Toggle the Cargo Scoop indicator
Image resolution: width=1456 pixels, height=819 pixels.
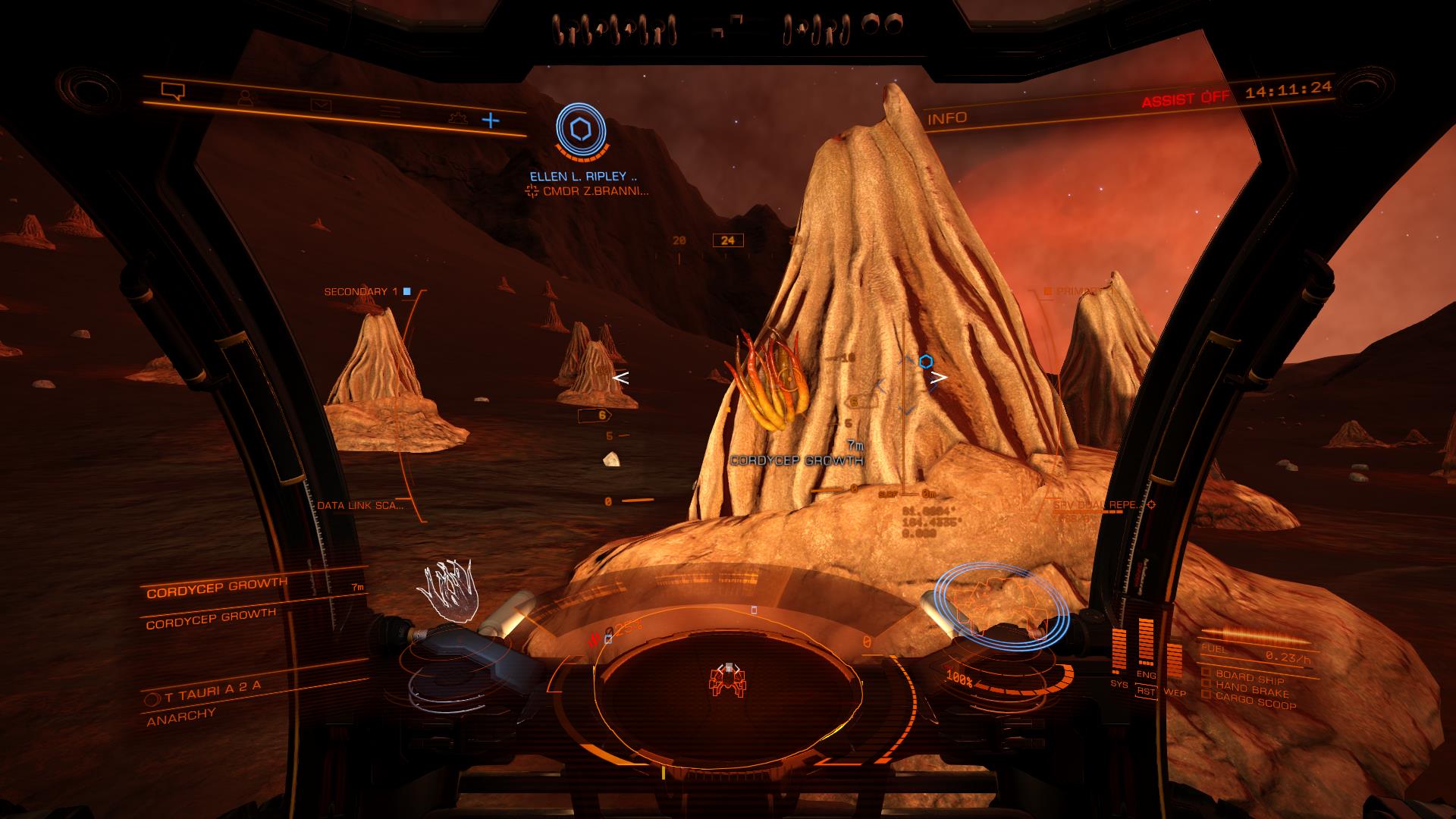tap(1254, 702)
